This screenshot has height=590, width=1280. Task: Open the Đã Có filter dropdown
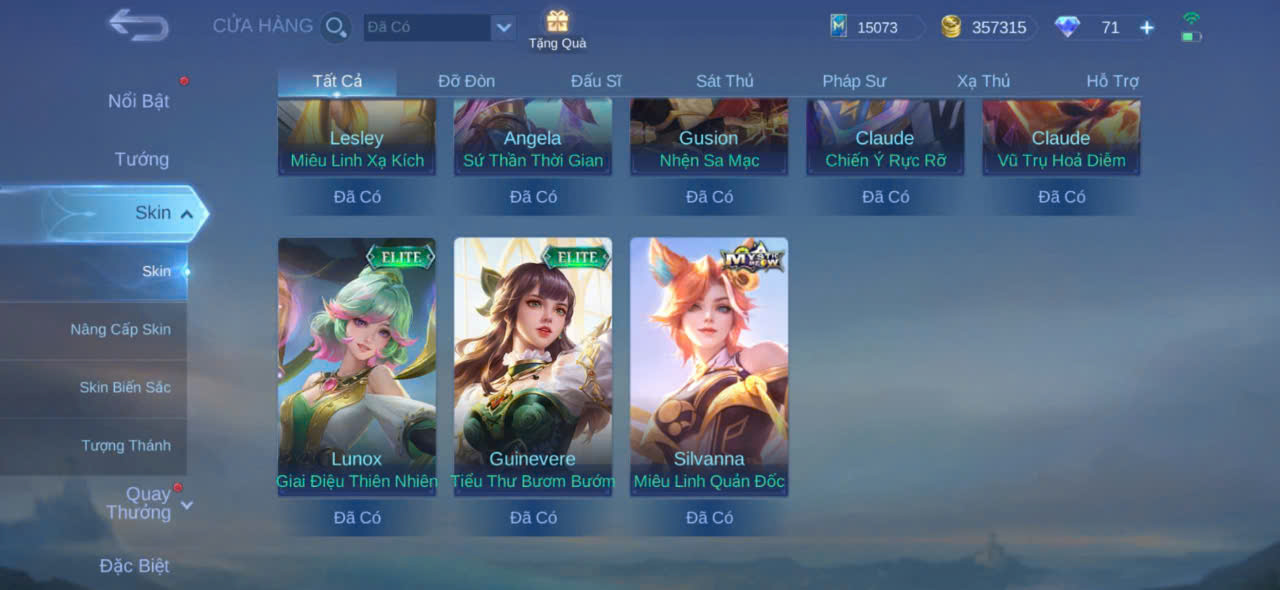(x=503, y=28)
